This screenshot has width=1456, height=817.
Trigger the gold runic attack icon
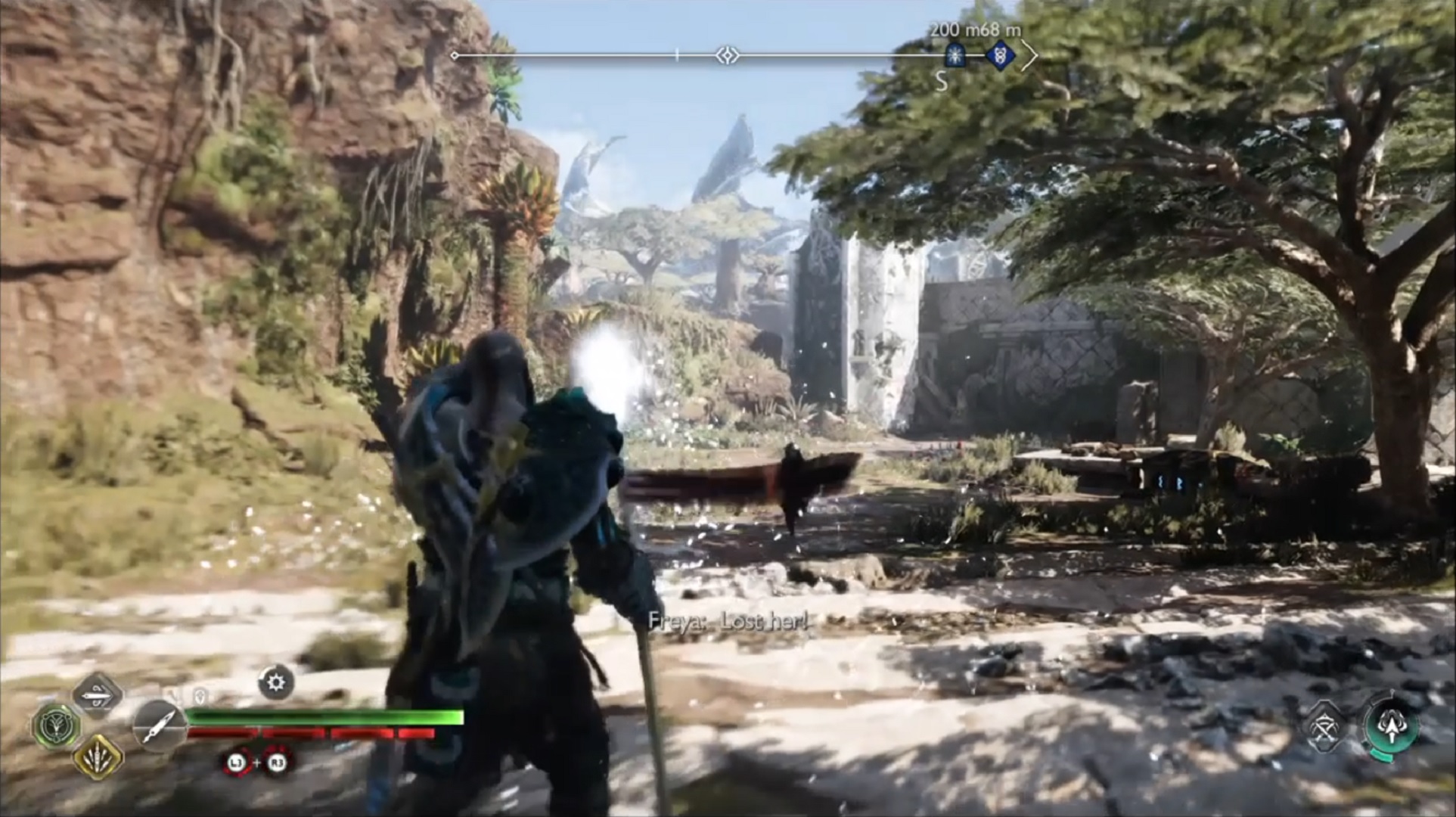coord(98,756)
